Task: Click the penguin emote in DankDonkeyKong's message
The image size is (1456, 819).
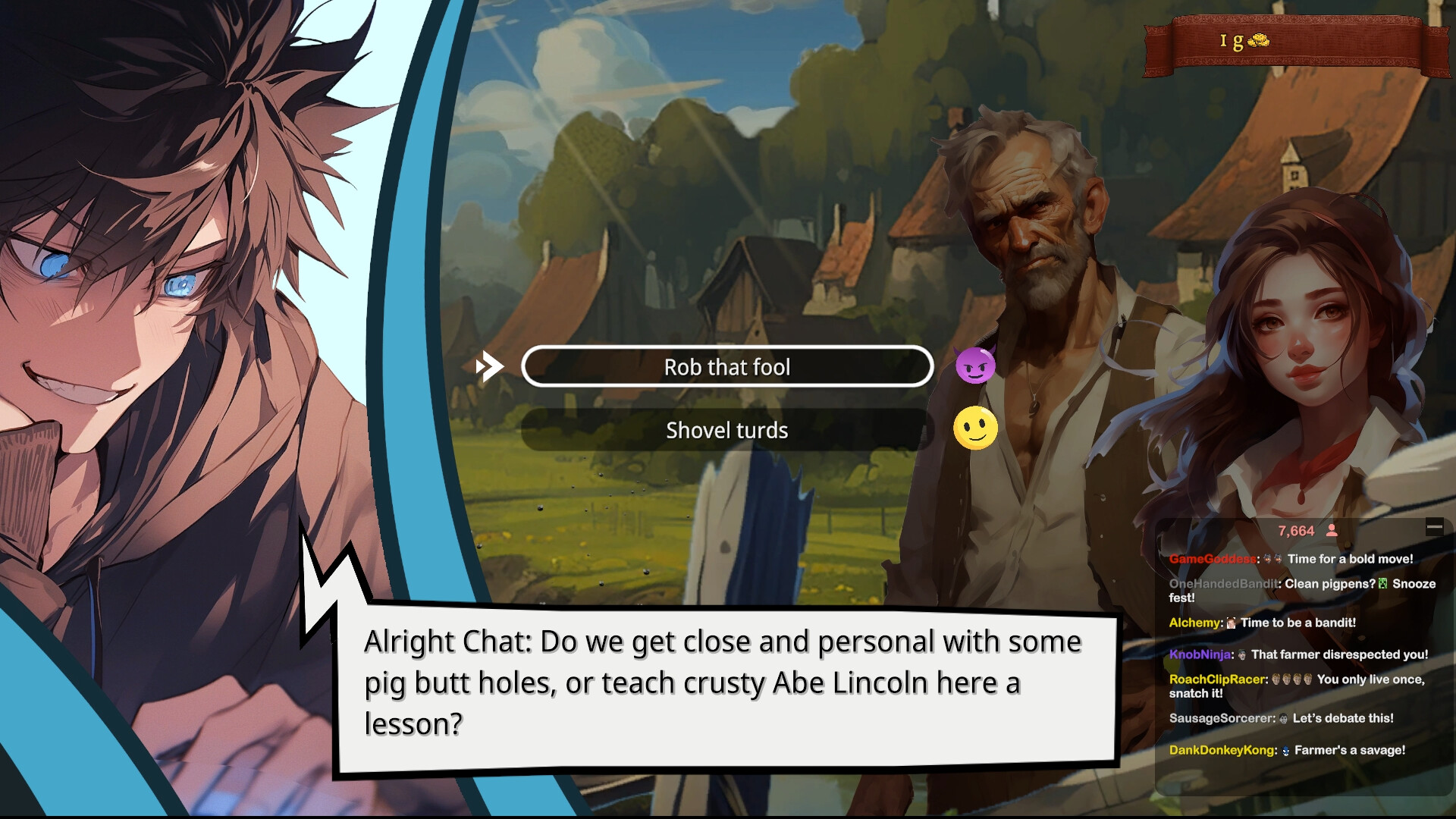Action: coord(1286,751)
